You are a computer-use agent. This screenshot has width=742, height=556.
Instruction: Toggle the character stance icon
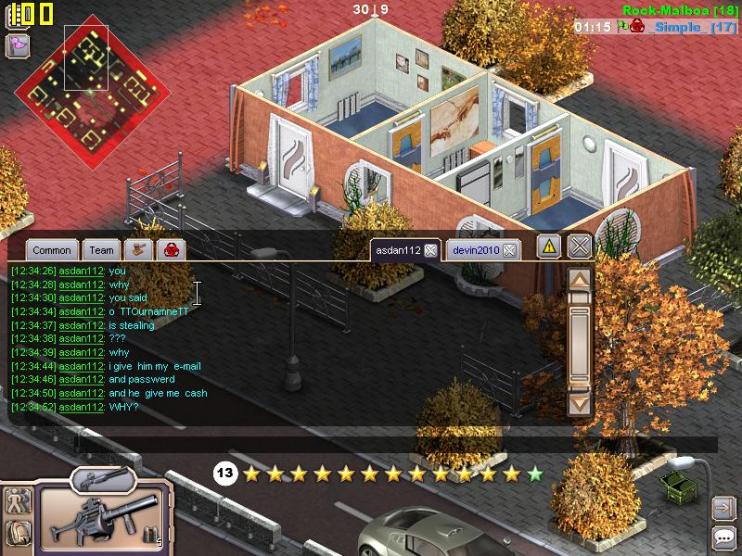(17, 501)
